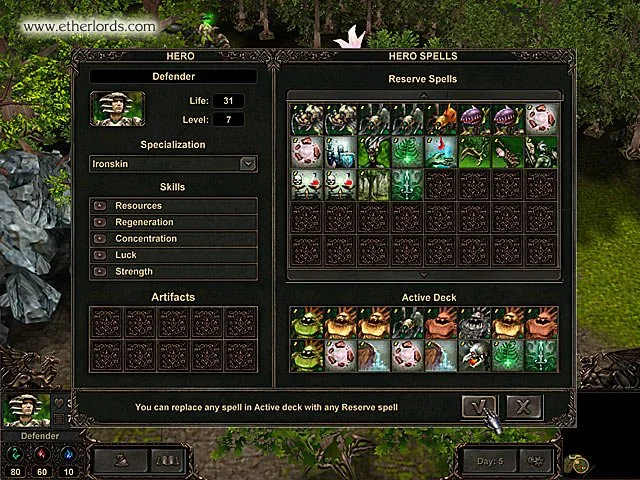
Task: Open the spell book button in bottom bar
Action: coord(164,459)
